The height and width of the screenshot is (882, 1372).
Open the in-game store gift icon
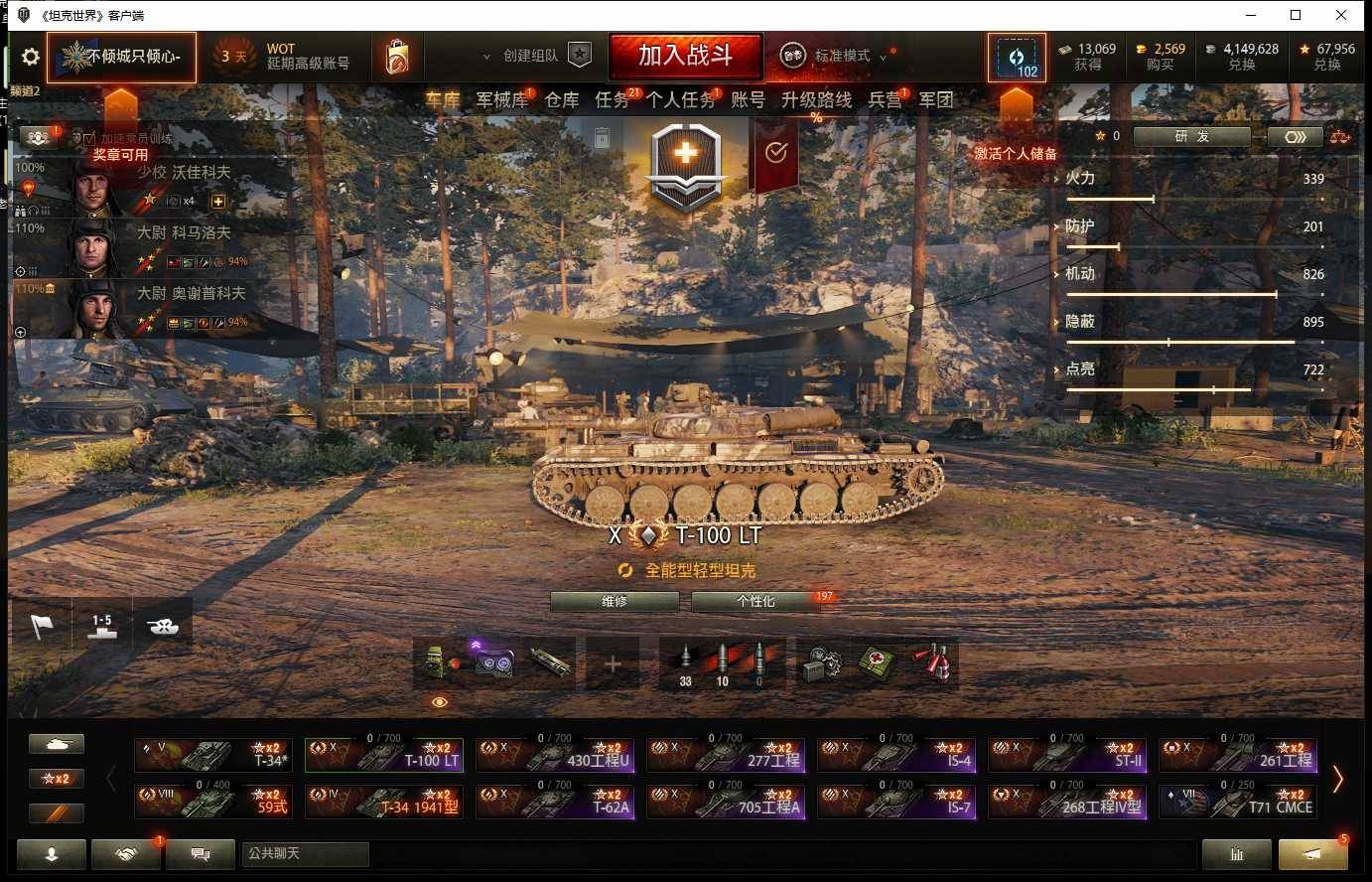point(398,57)
